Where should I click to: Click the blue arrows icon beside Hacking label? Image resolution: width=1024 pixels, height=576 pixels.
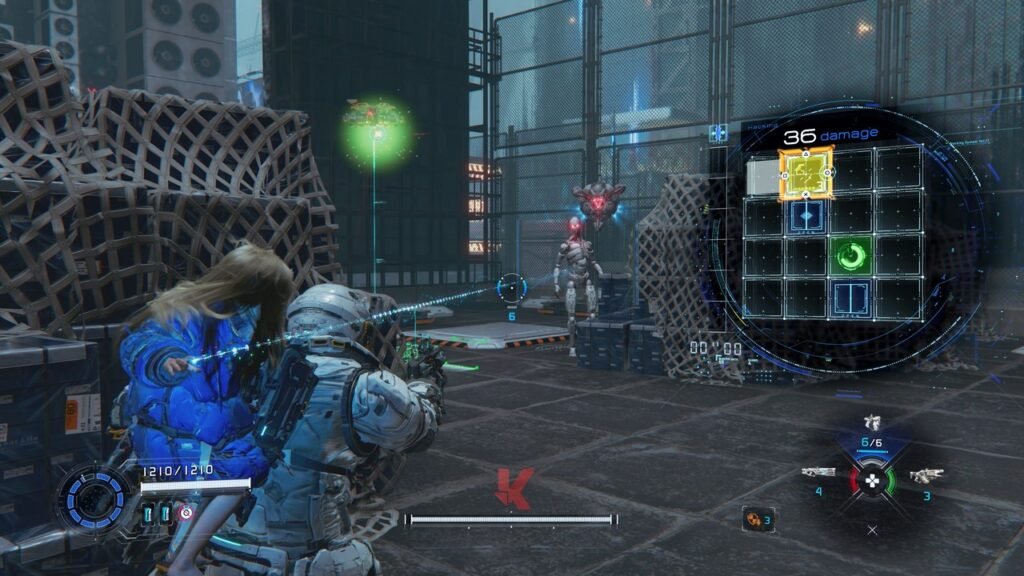pos(718,133)
